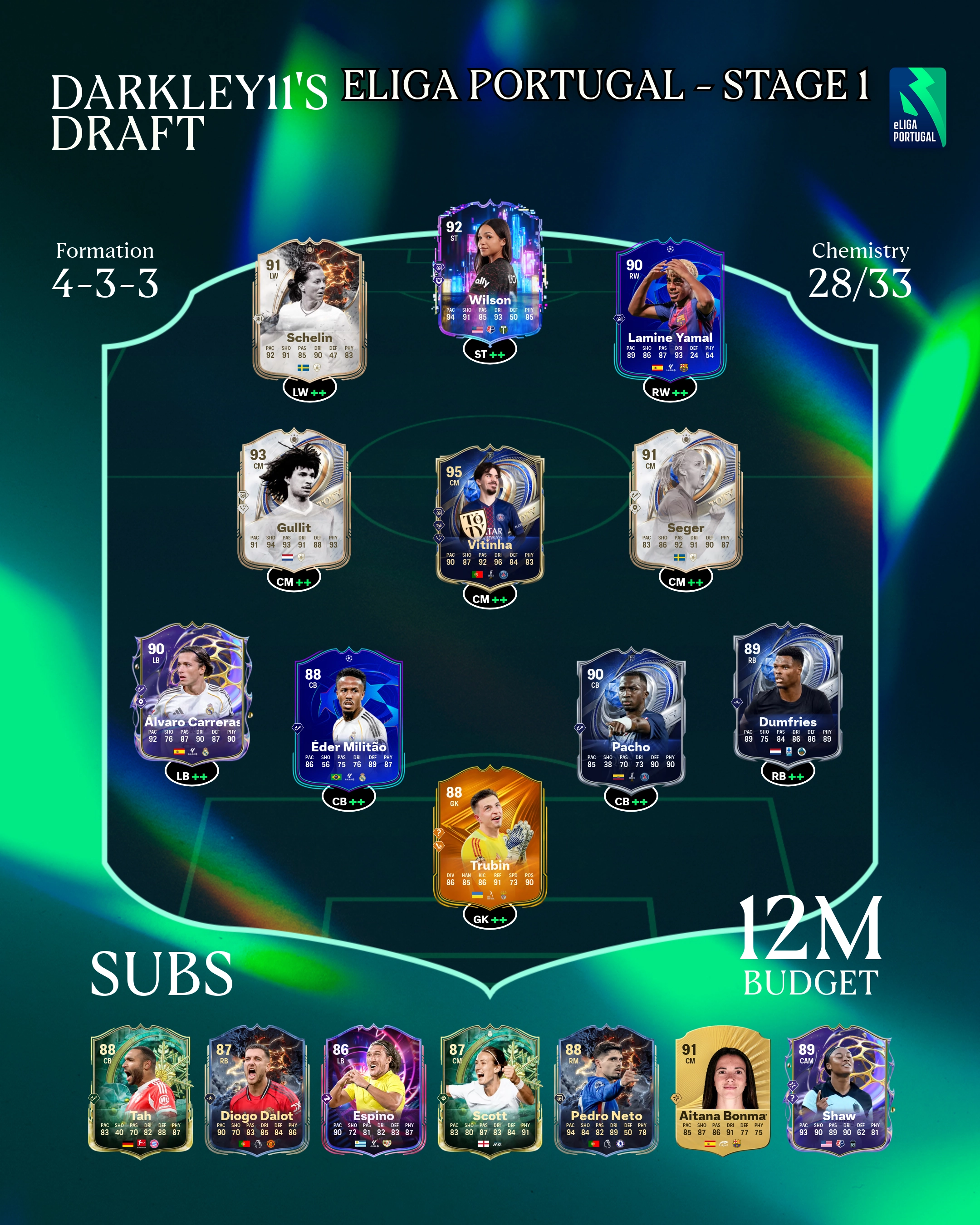980x1225 pixels.
Task: Select the gold Aitana Bonmatí card
Action: click(x=723, y=1091)
